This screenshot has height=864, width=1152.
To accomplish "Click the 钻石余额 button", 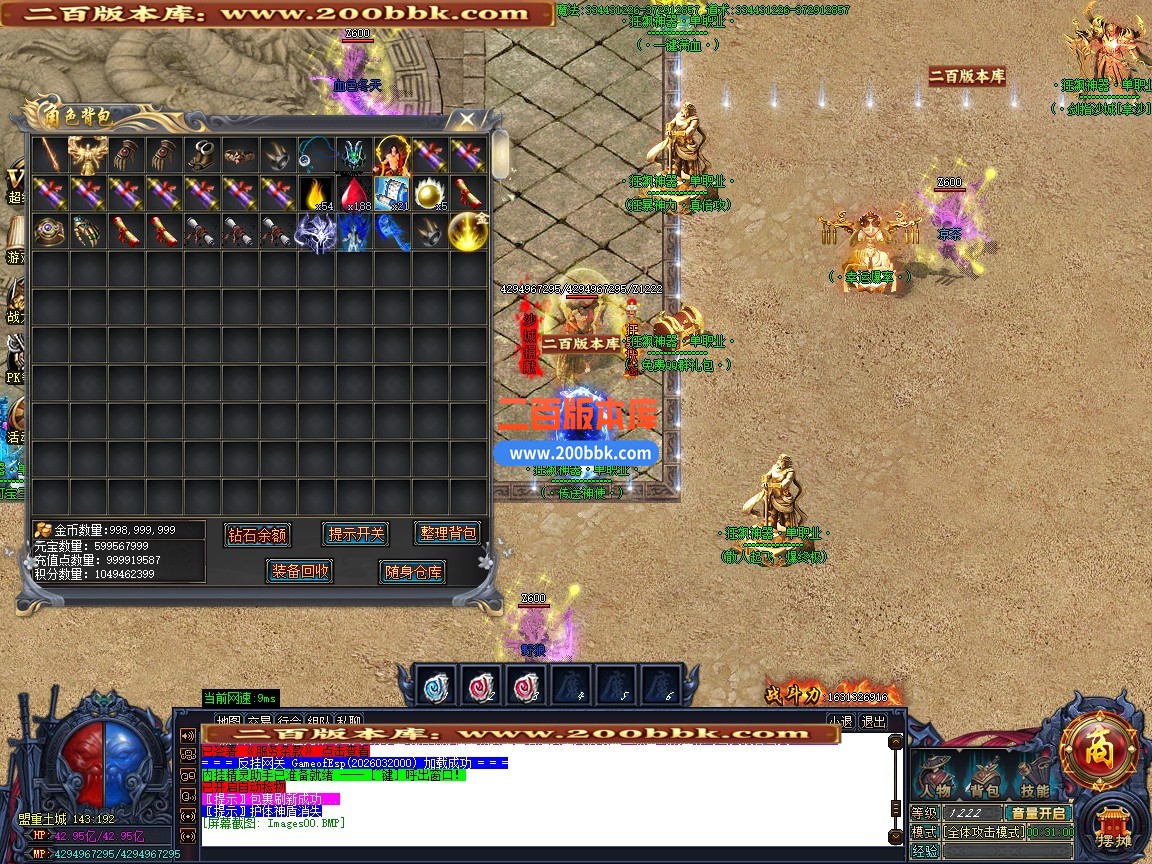I will click(x=258, y=534).
